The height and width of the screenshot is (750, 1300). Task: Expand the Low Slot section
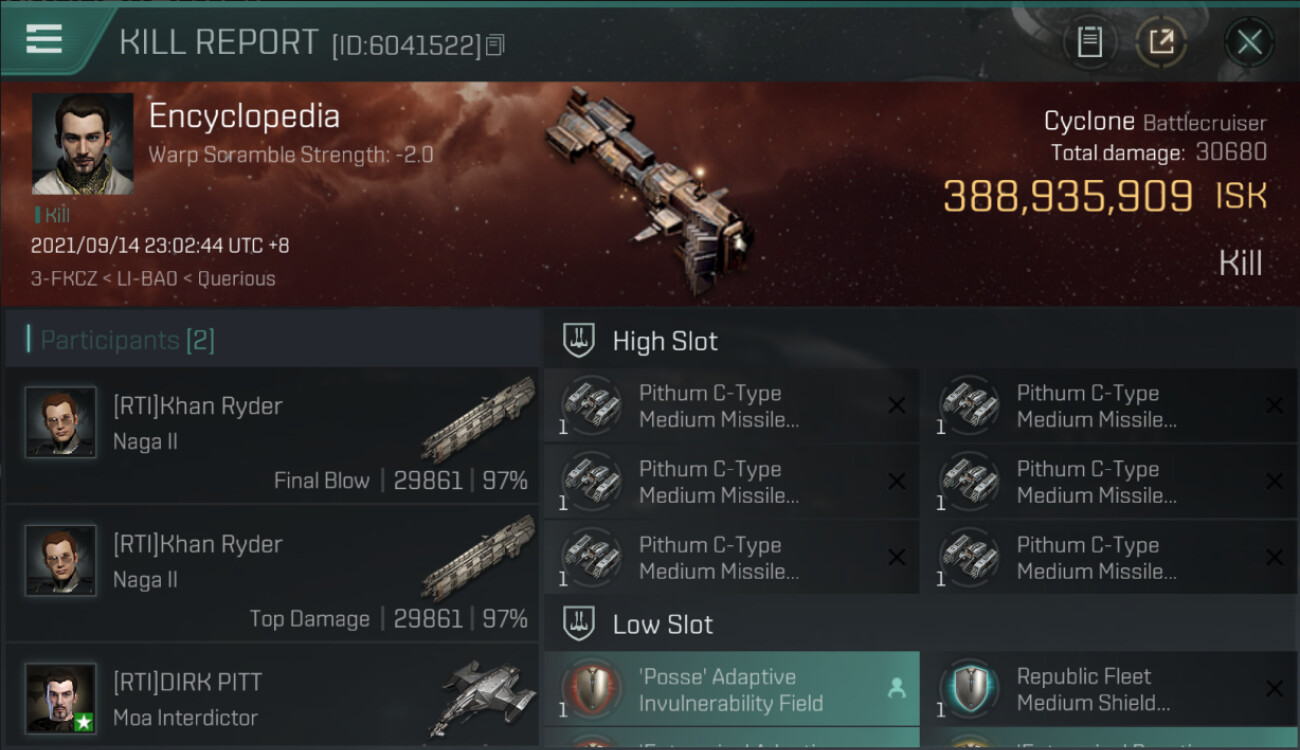point(662,625)
